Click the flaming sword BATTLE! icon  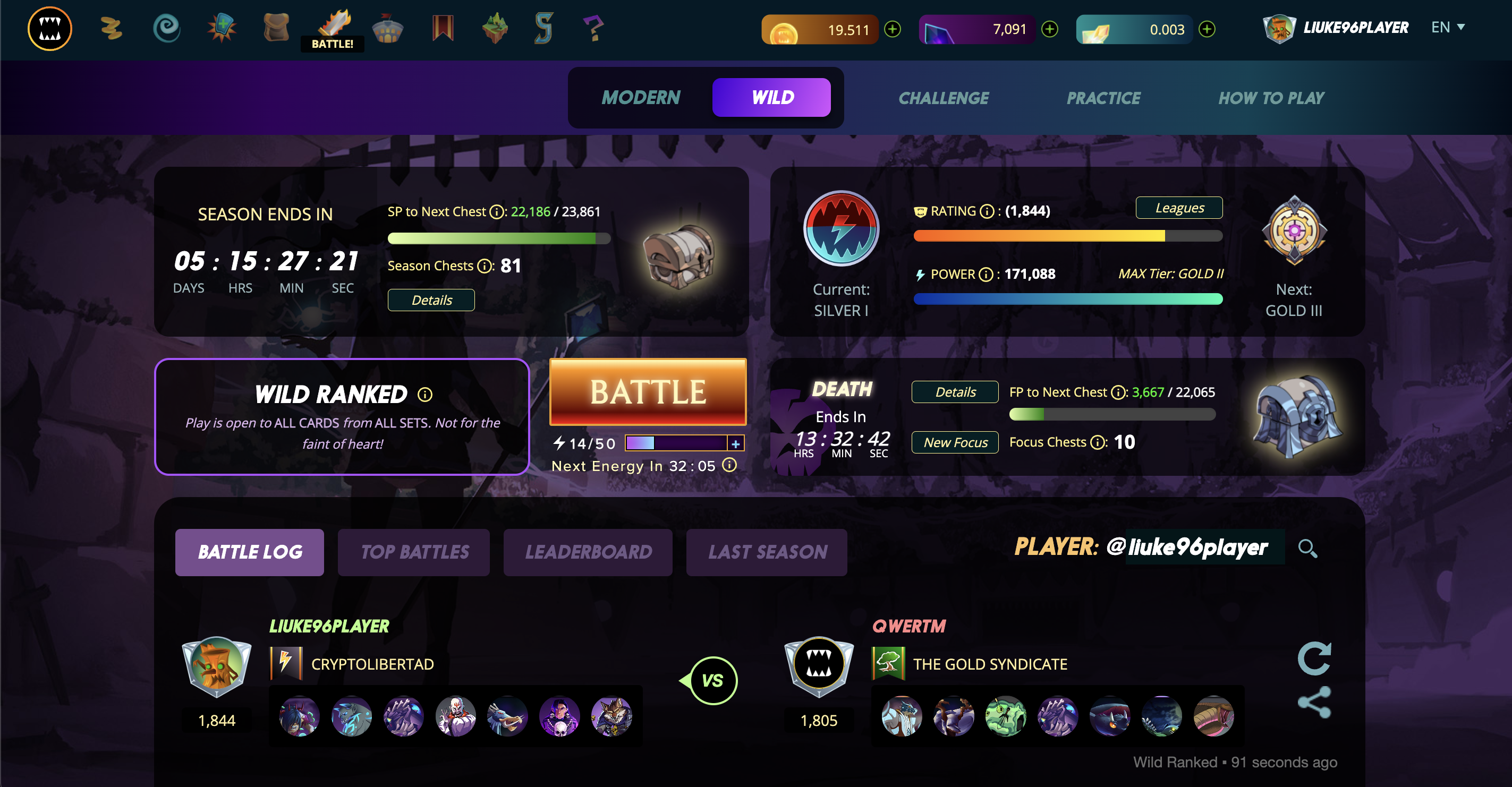[x=332, y=24]
